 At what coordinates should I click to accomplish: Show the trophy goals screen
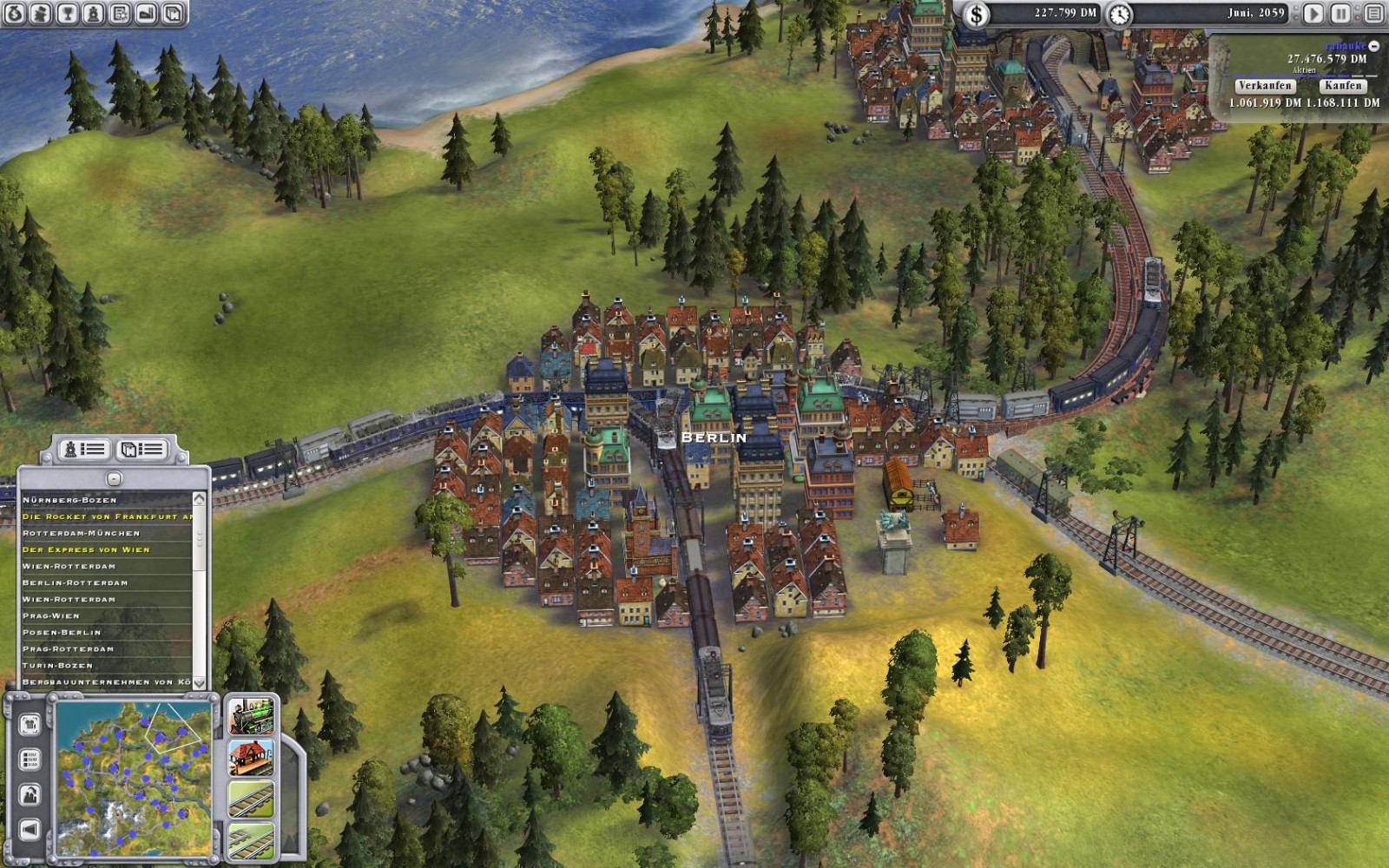click(x=67, y=13)
